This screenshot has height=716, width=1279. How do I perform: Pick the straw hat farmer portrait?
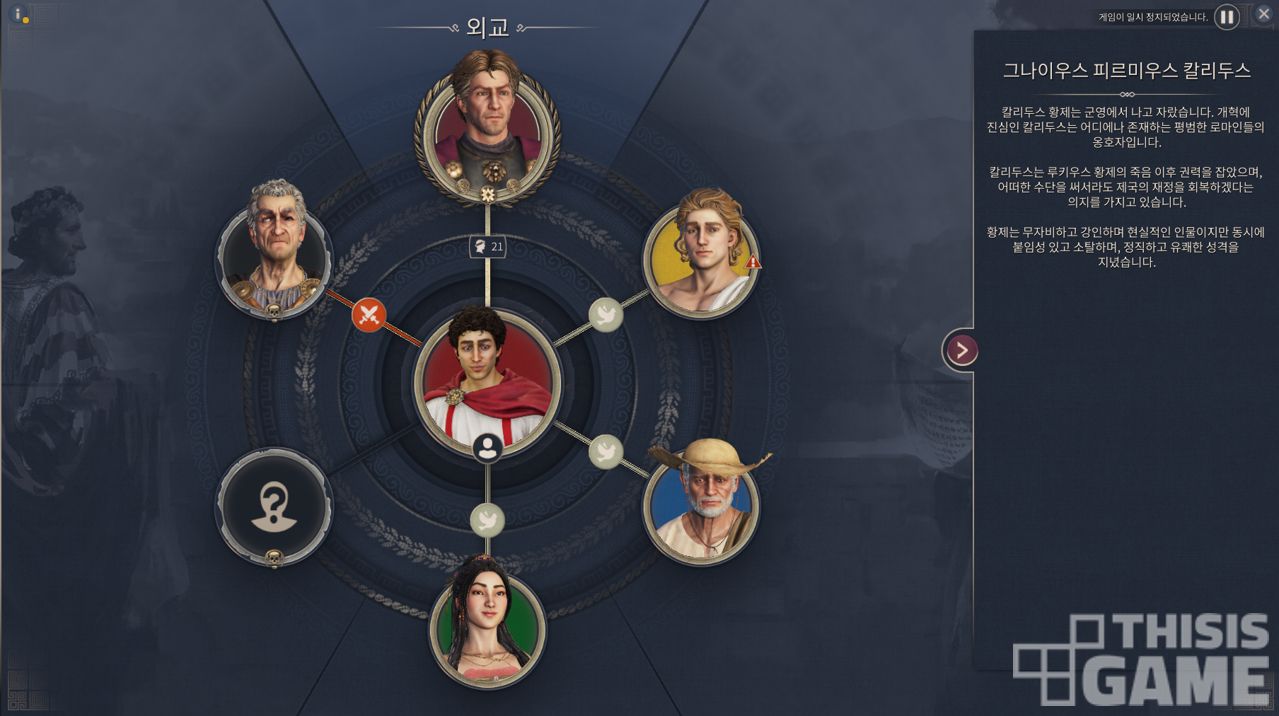coord(701,502)
